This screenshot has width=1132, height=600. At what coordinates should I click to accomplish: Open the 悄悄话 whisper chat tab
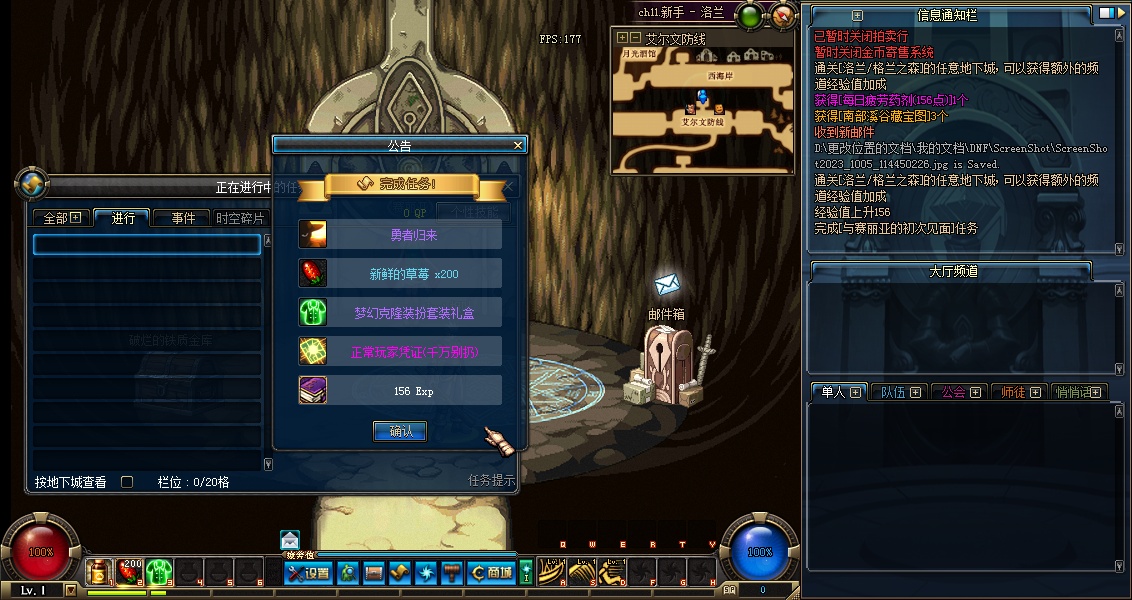coord(1080,392)
